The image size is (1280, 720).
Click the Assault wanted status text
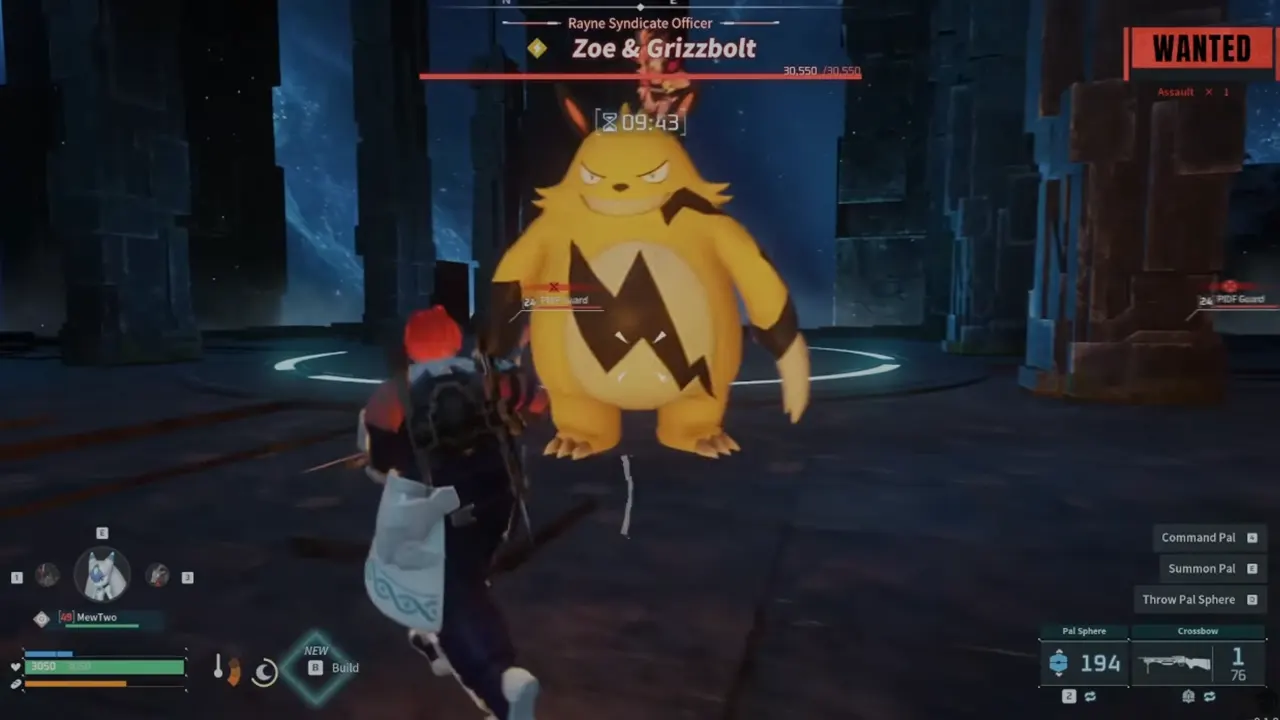1175,91
